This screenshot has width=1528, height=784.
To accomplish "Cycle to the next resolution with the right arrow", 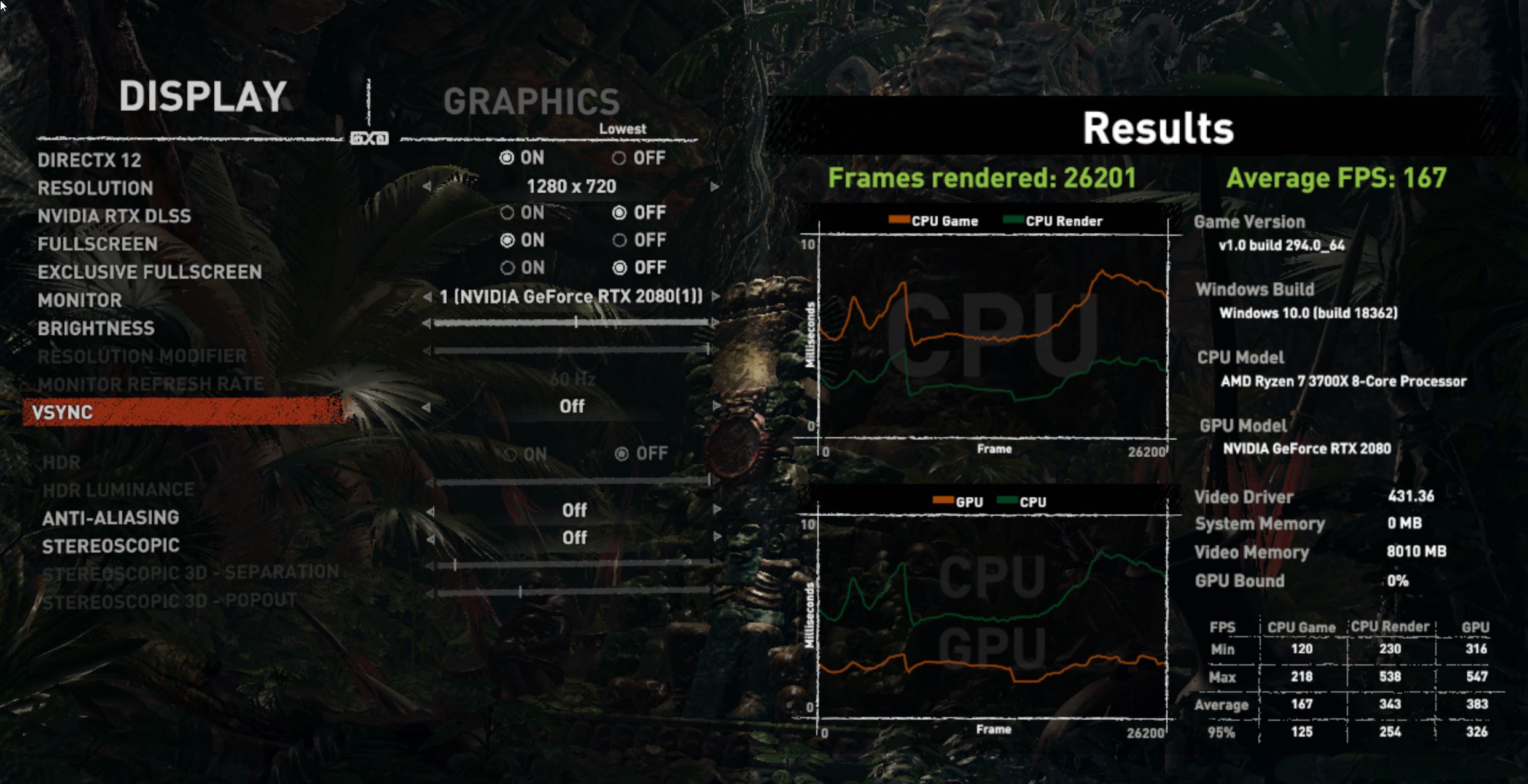I will click(x=713, y=186).
